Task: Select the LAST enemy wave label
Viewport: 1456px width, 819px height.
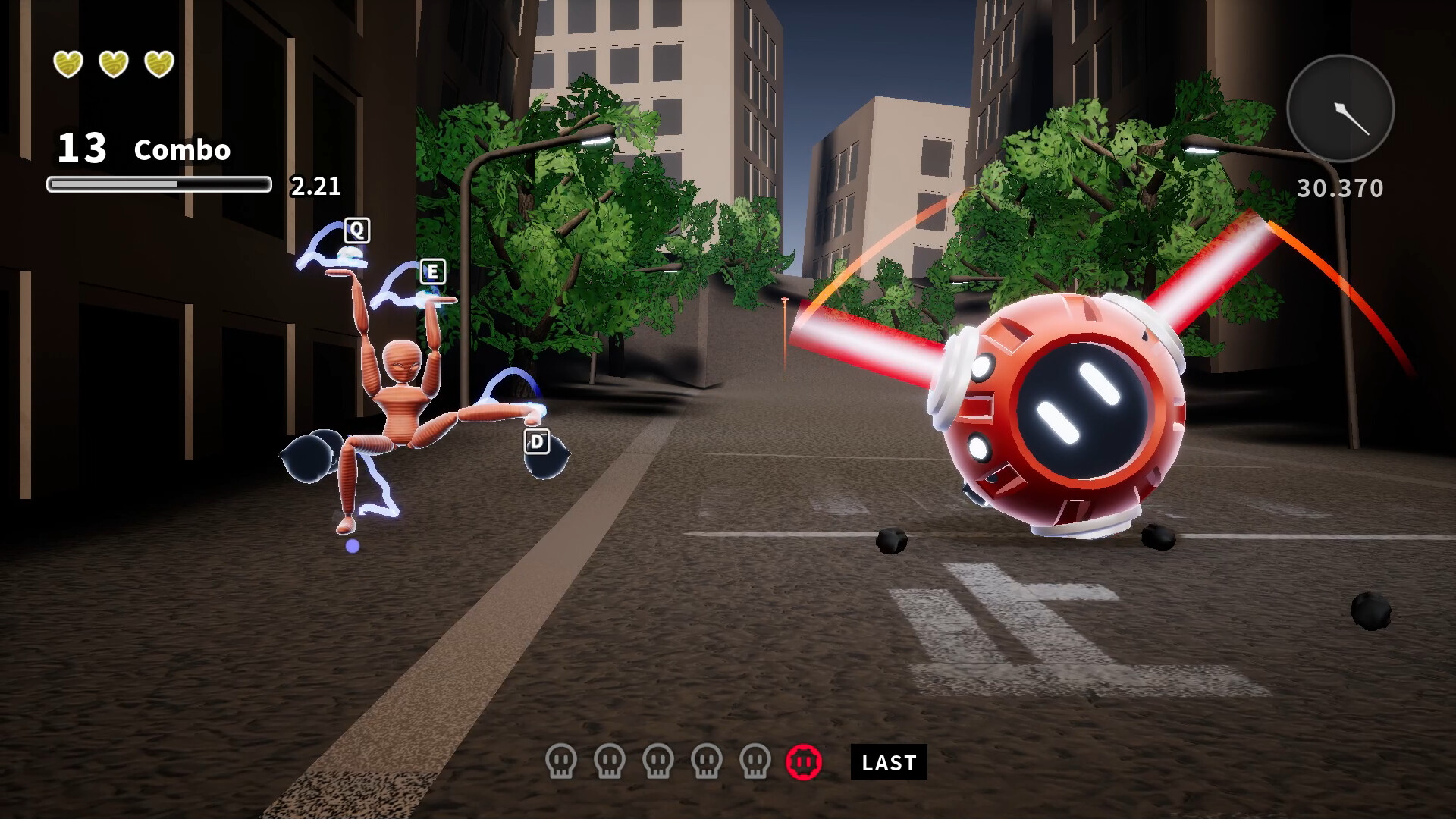Action: 889,762
